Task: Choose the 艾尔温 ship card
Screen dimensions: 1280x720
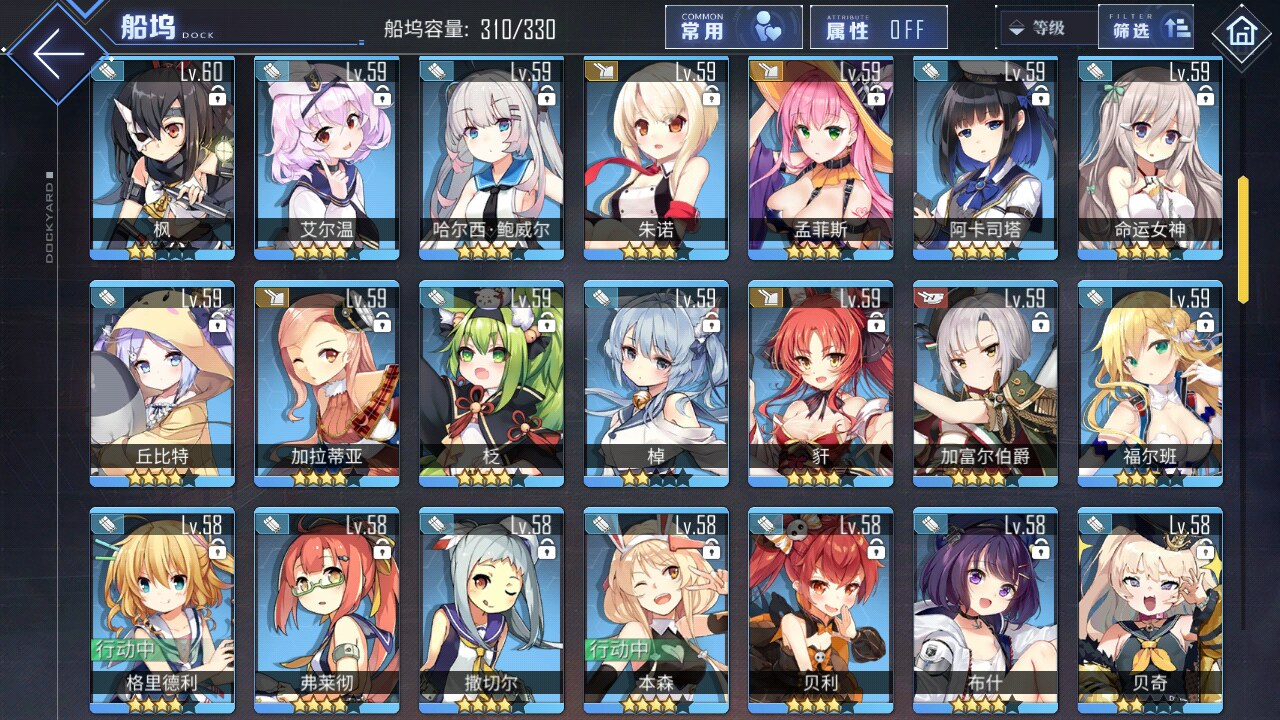Action: pos(326,158)
